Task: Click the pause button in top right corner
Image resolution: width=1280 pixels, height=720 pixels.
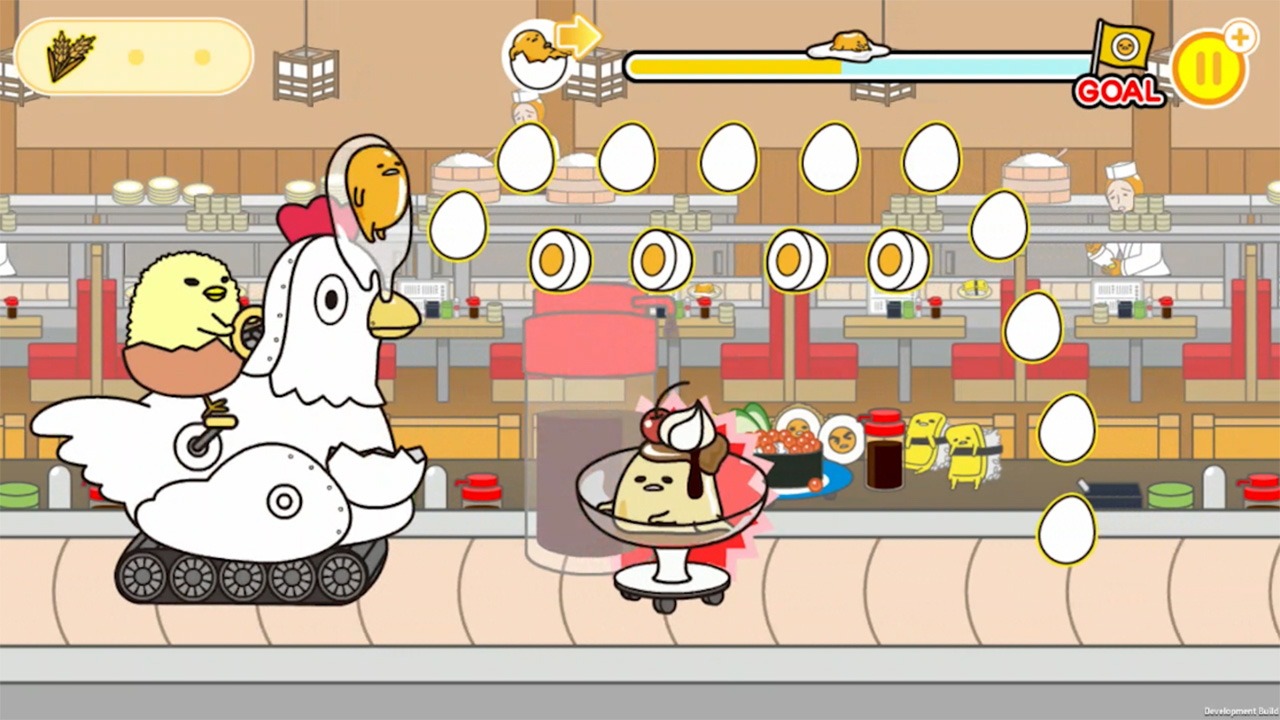Action: [1211, 67]
